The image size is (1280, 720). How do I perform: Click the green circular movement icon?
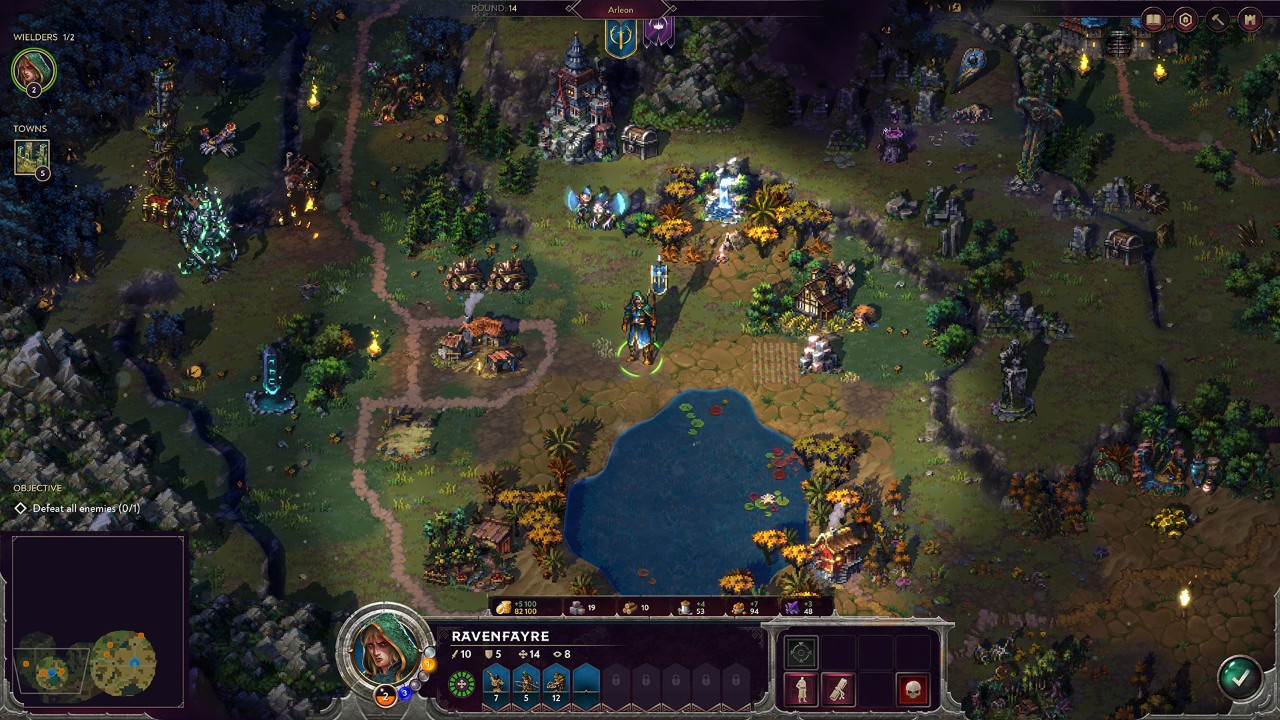click(x=461, y=685)
